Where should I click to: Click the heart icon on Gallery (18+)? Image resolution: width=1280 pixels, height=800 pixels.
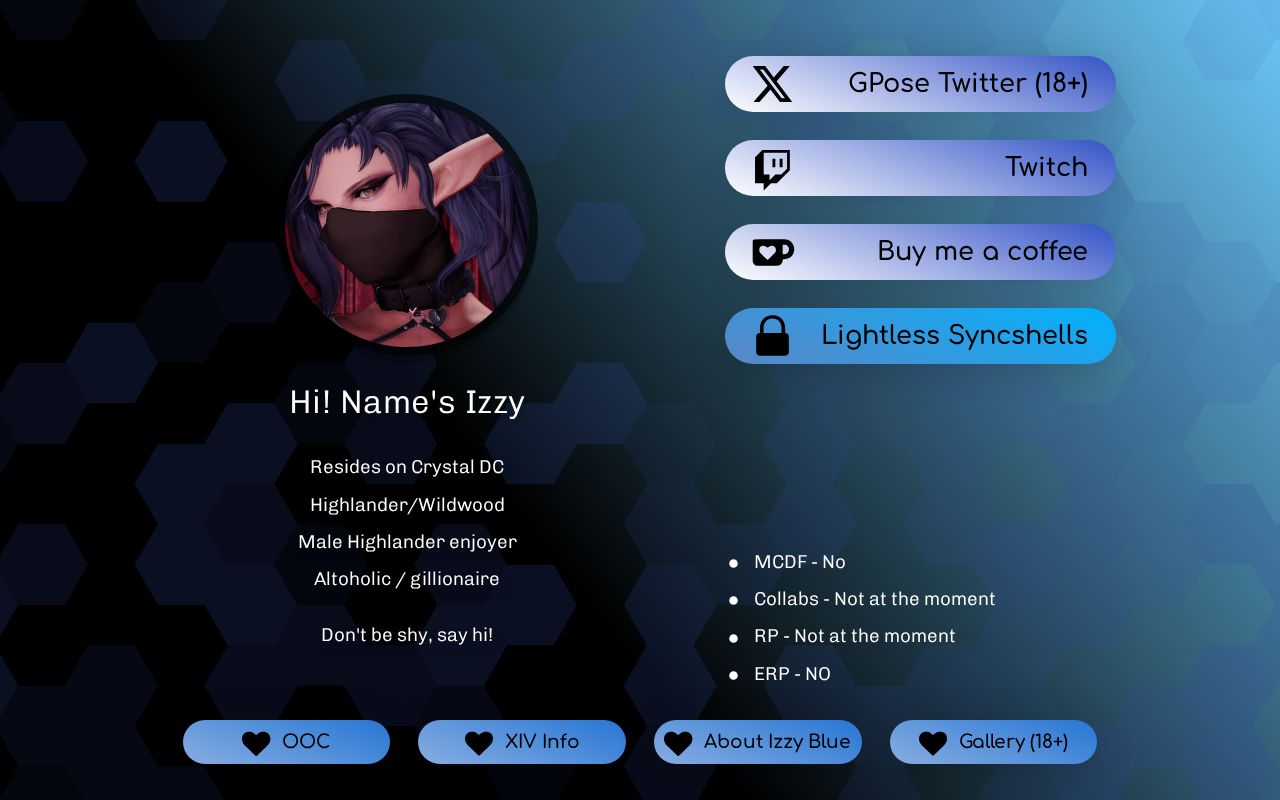pyautogui.click(x=932, y=742)
